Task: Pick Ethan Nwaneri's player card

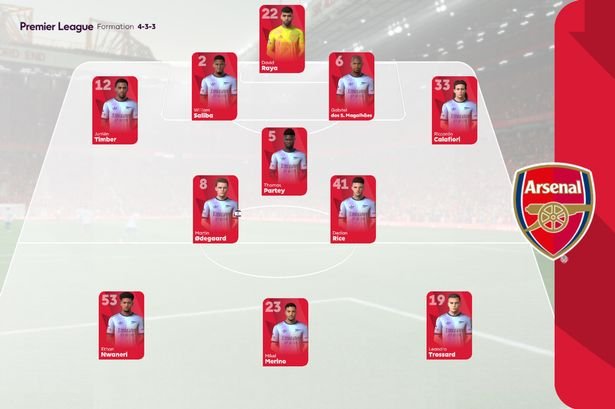Action: [120, 325]
